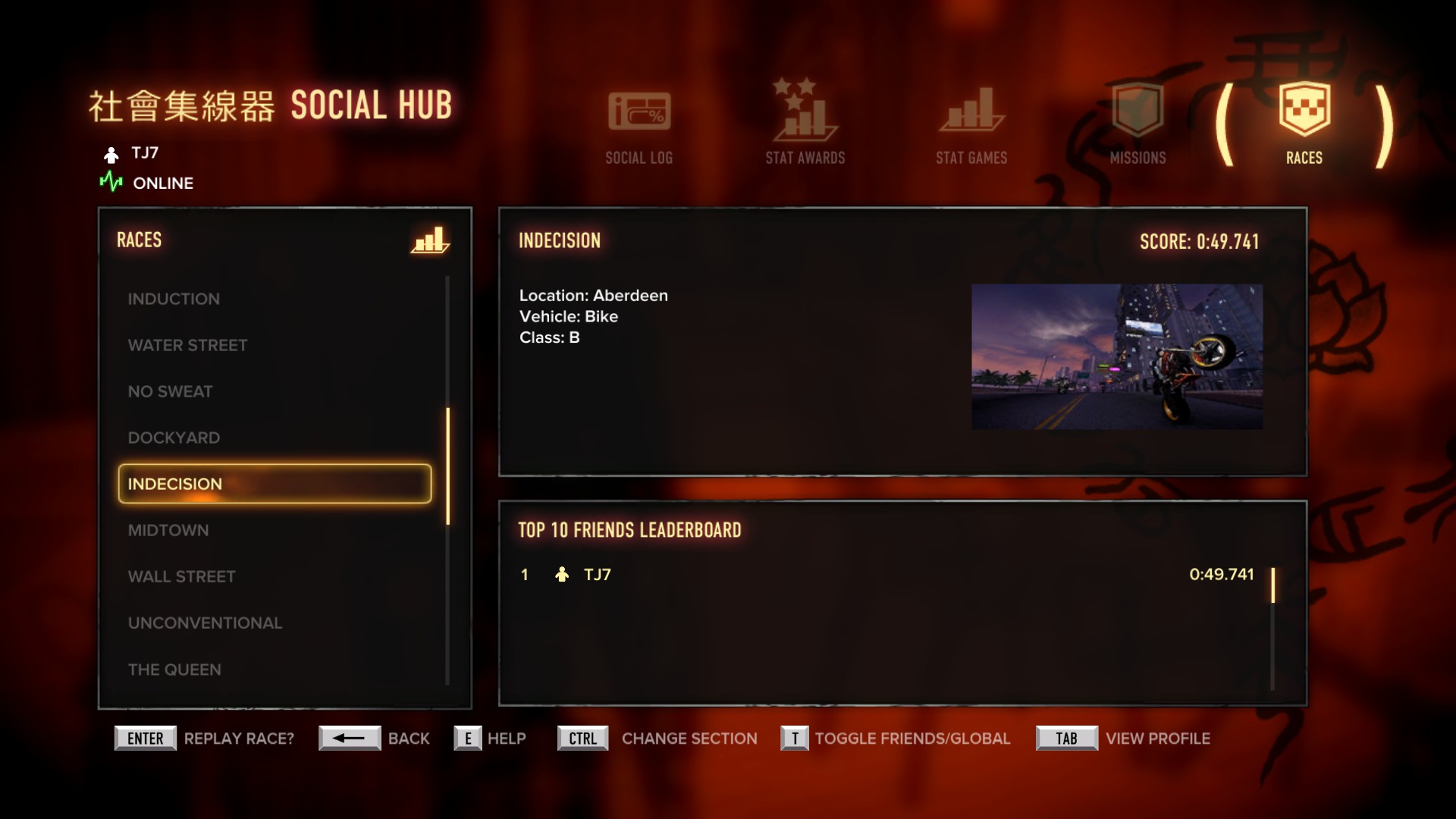The height and width of the screenshot is (819, 1456).
Task: Select the Water Street race
Action: click(x=187, y=345)
